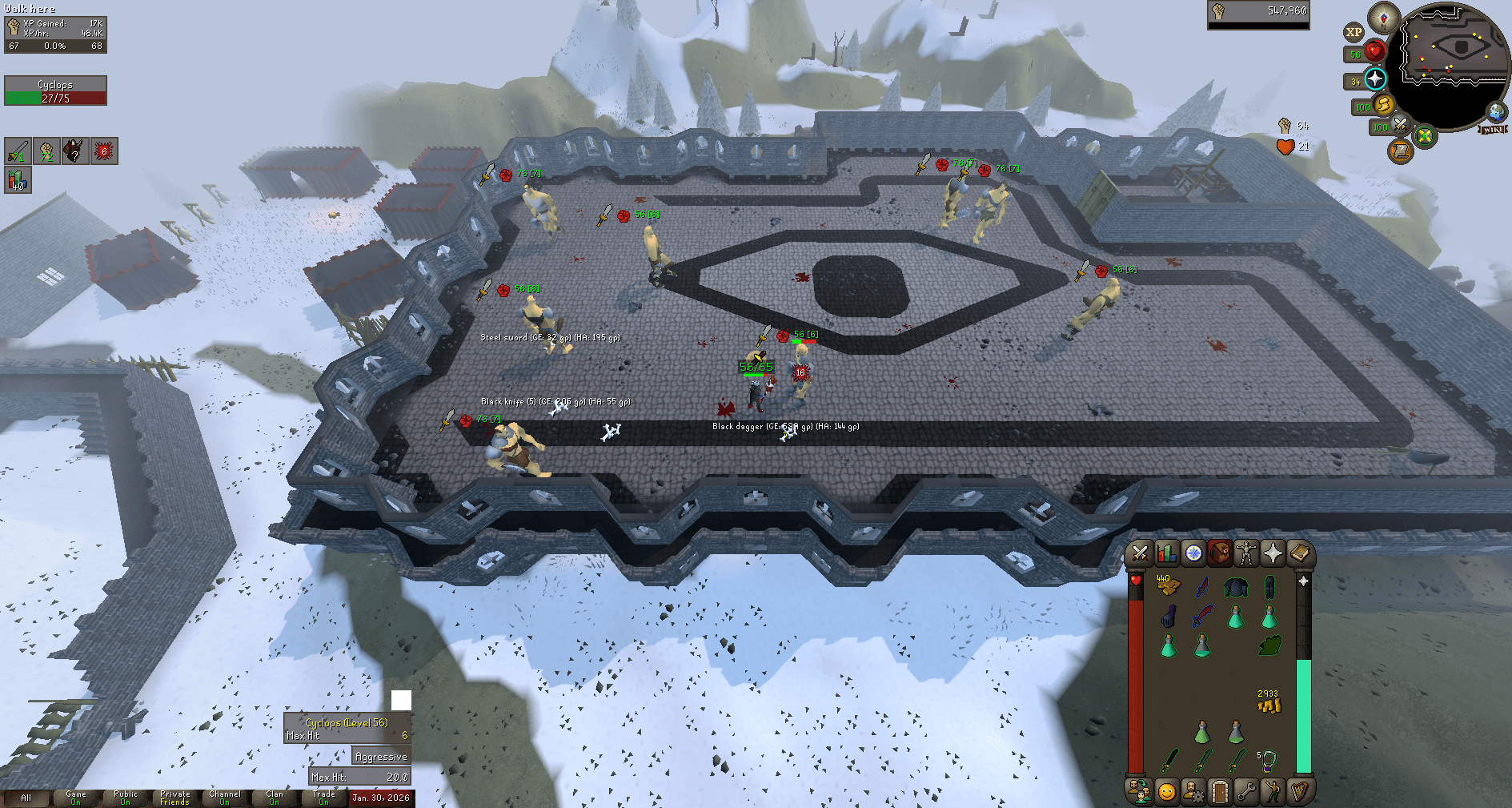The width and height of the screenshot is (1512, 808).
Task: Activate quick prayers on the prayer orb
Action: [x=1376, y=79]
